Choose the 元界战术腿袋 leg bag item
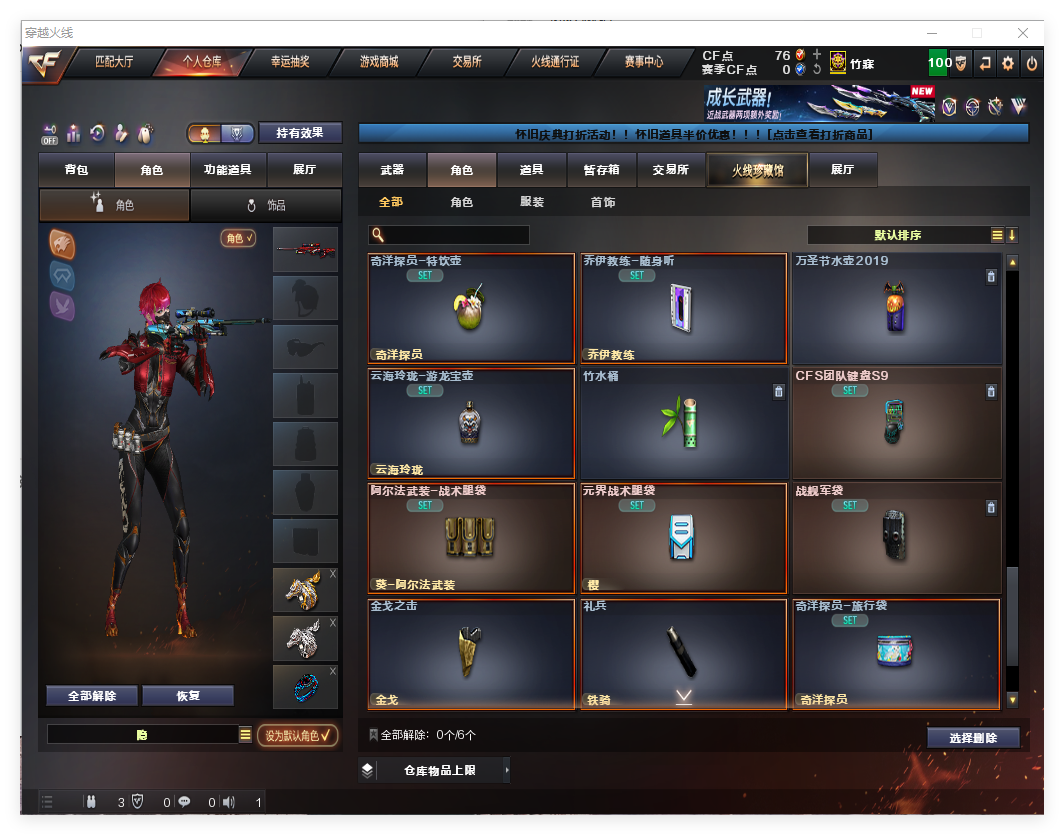This screenshot has height=835, width=1064. click(683, 538)
